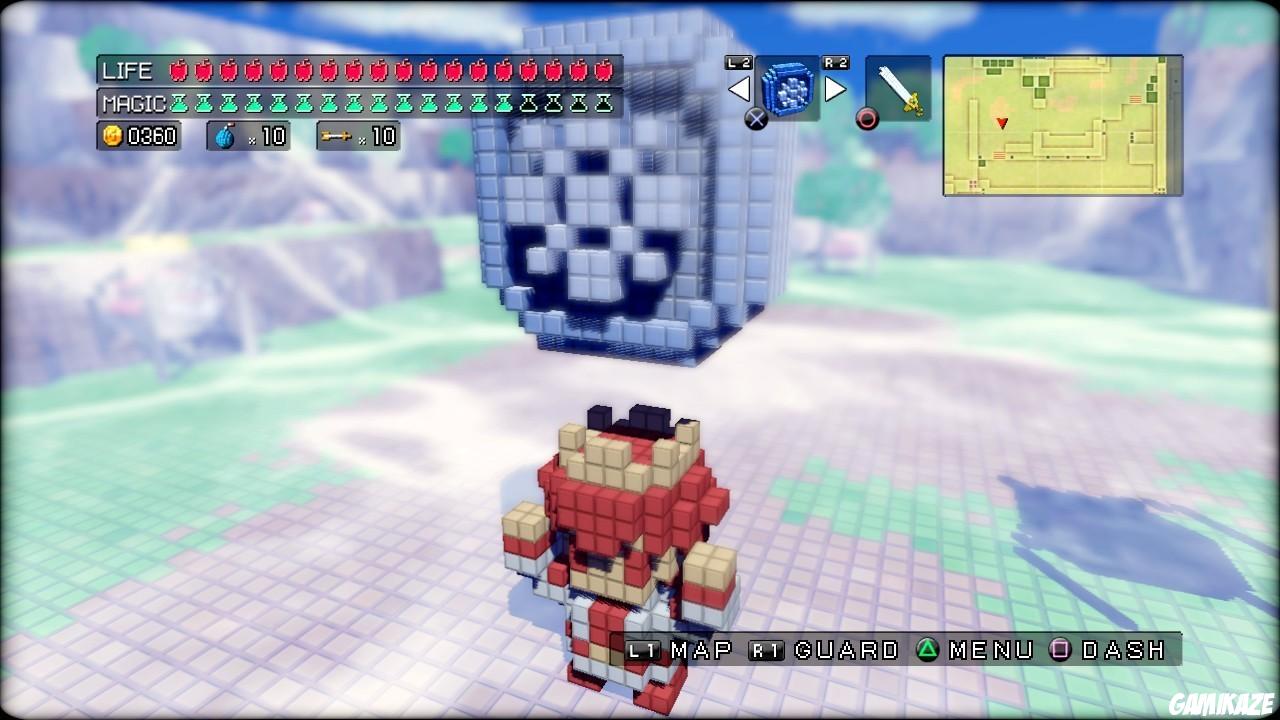
Task: Click the right arrow to cycle items forward
Action: point(838,88)
